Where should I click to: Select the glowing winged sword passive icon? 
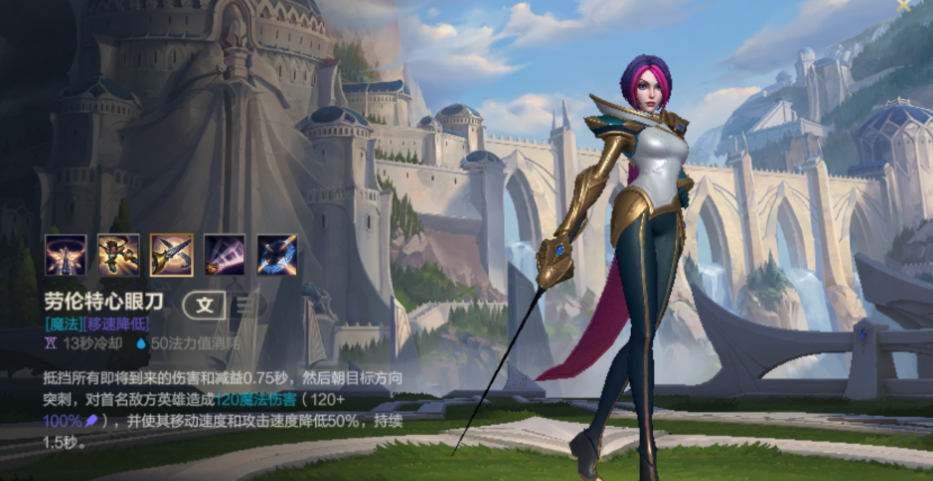coord(65,255)
